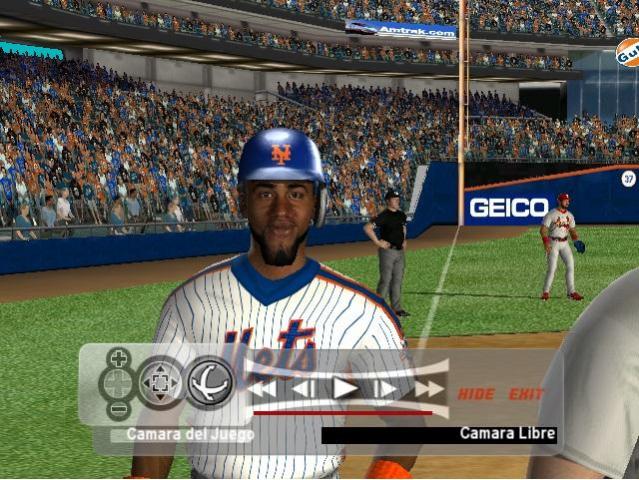Switch to Camara del Juego view

click(x=182, y=435)
